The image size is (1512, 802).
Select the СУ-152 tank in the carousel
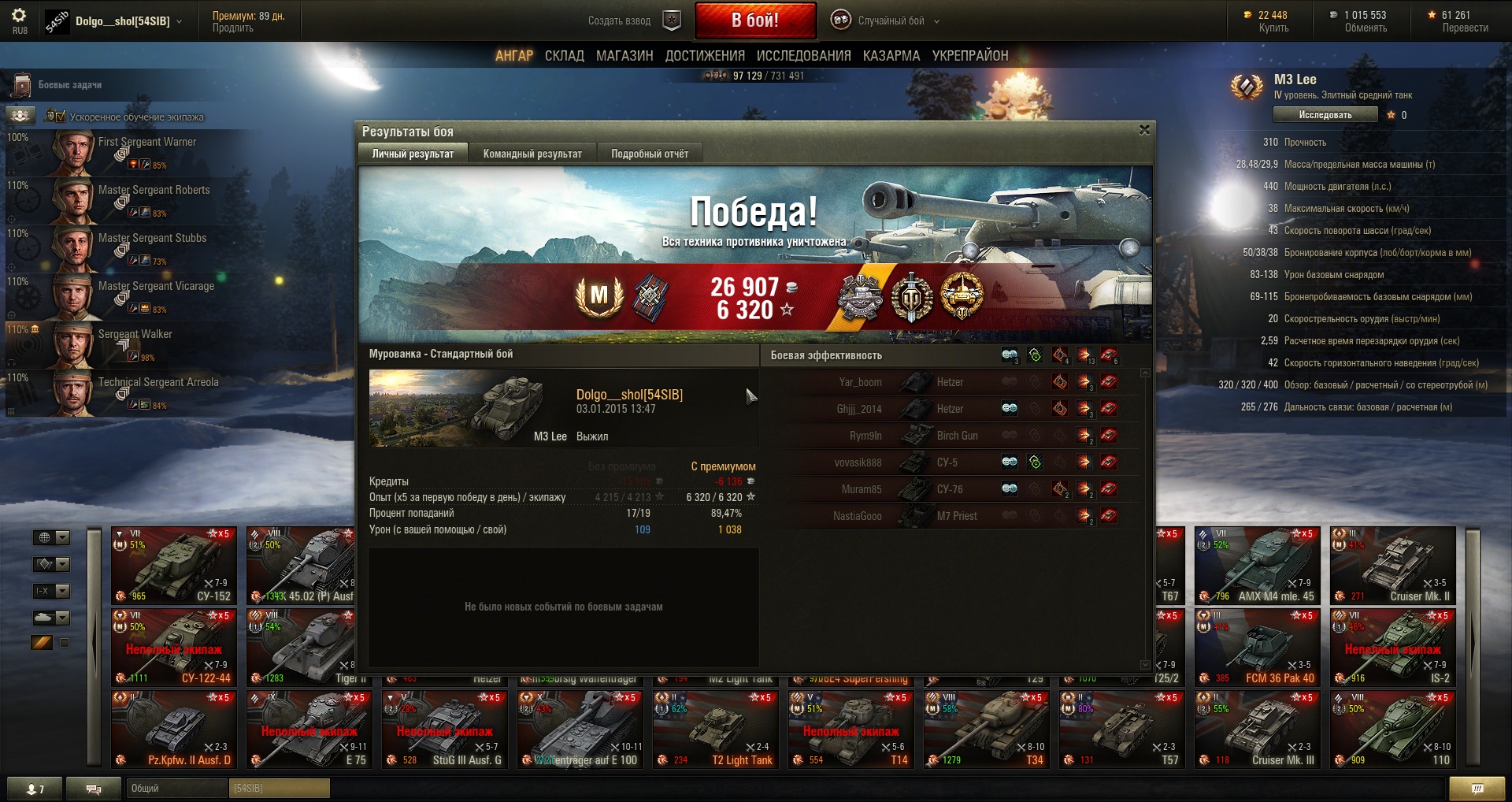pyautogui.click(x=174, y=565)
